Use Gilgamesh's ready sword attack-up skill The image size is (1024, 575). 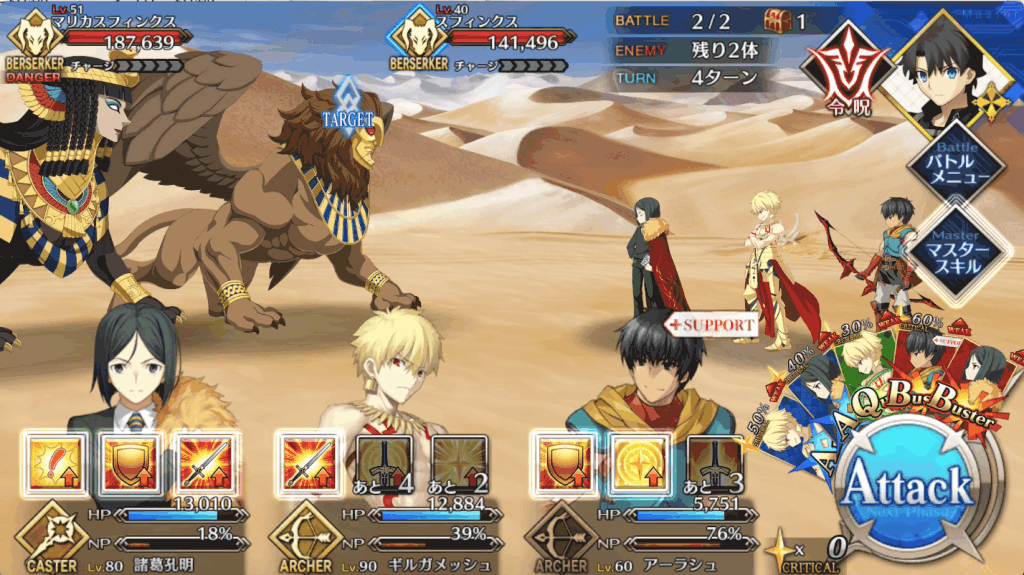(x=307, y=464)
